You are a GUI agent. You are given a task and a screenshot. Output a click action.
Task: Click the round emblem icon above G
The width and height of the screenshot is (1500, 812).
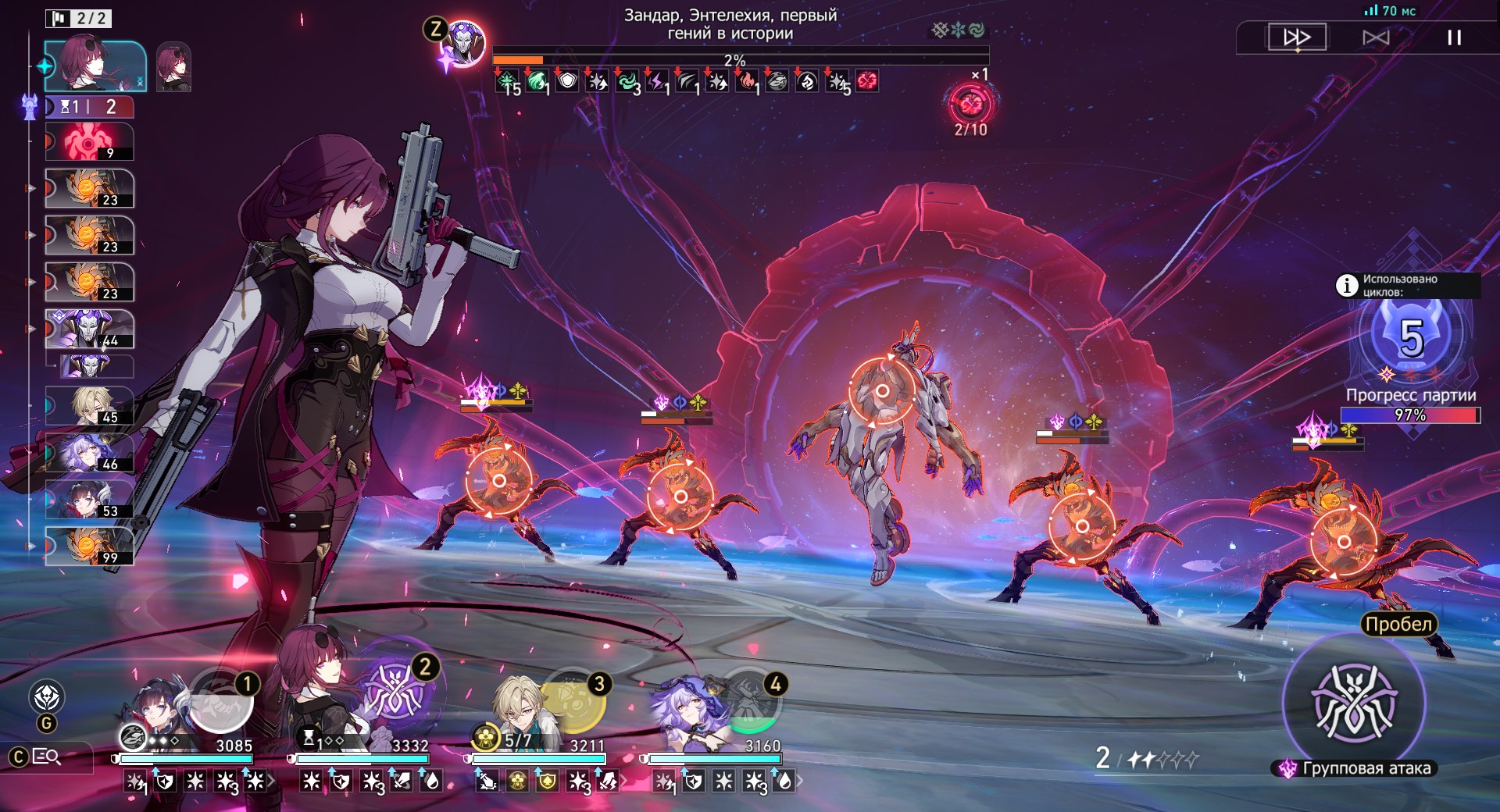click(x=47, y=696)
